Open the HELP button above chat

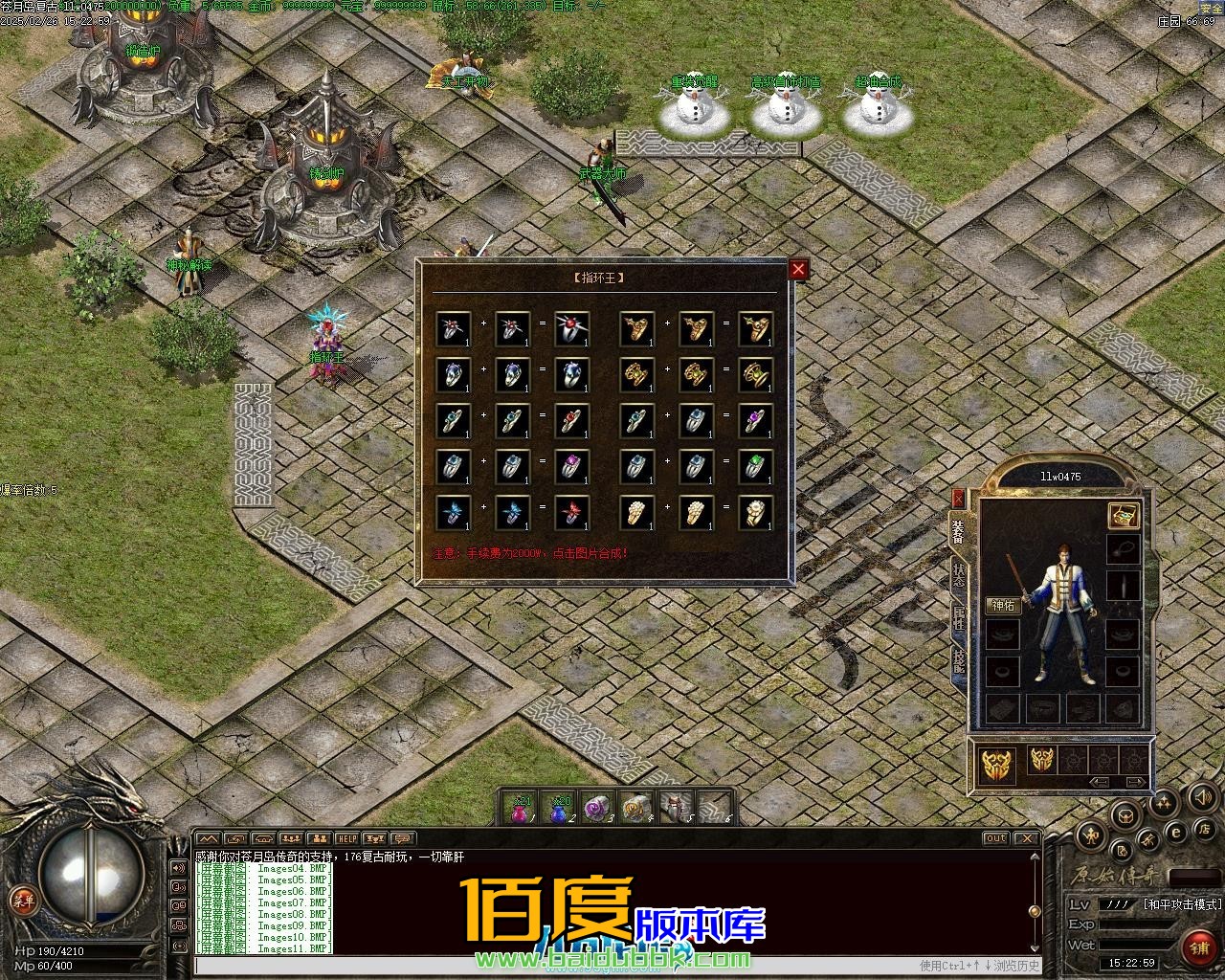click(x=346, y=839)
